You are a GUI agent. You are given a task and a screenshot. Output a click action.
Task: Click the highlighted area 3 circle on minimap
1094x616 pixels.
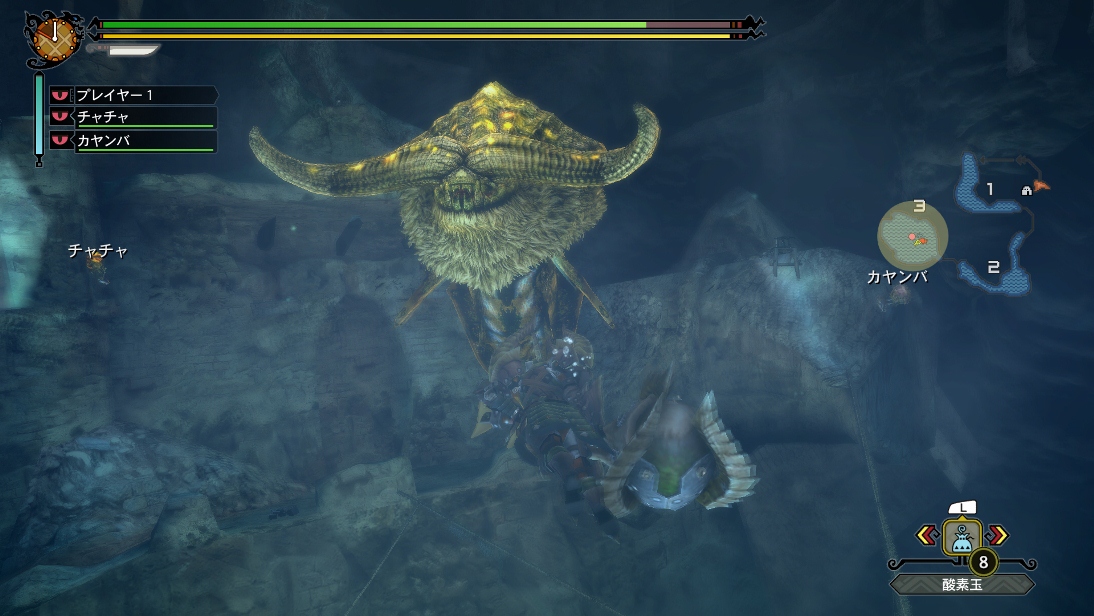[913, 233]
